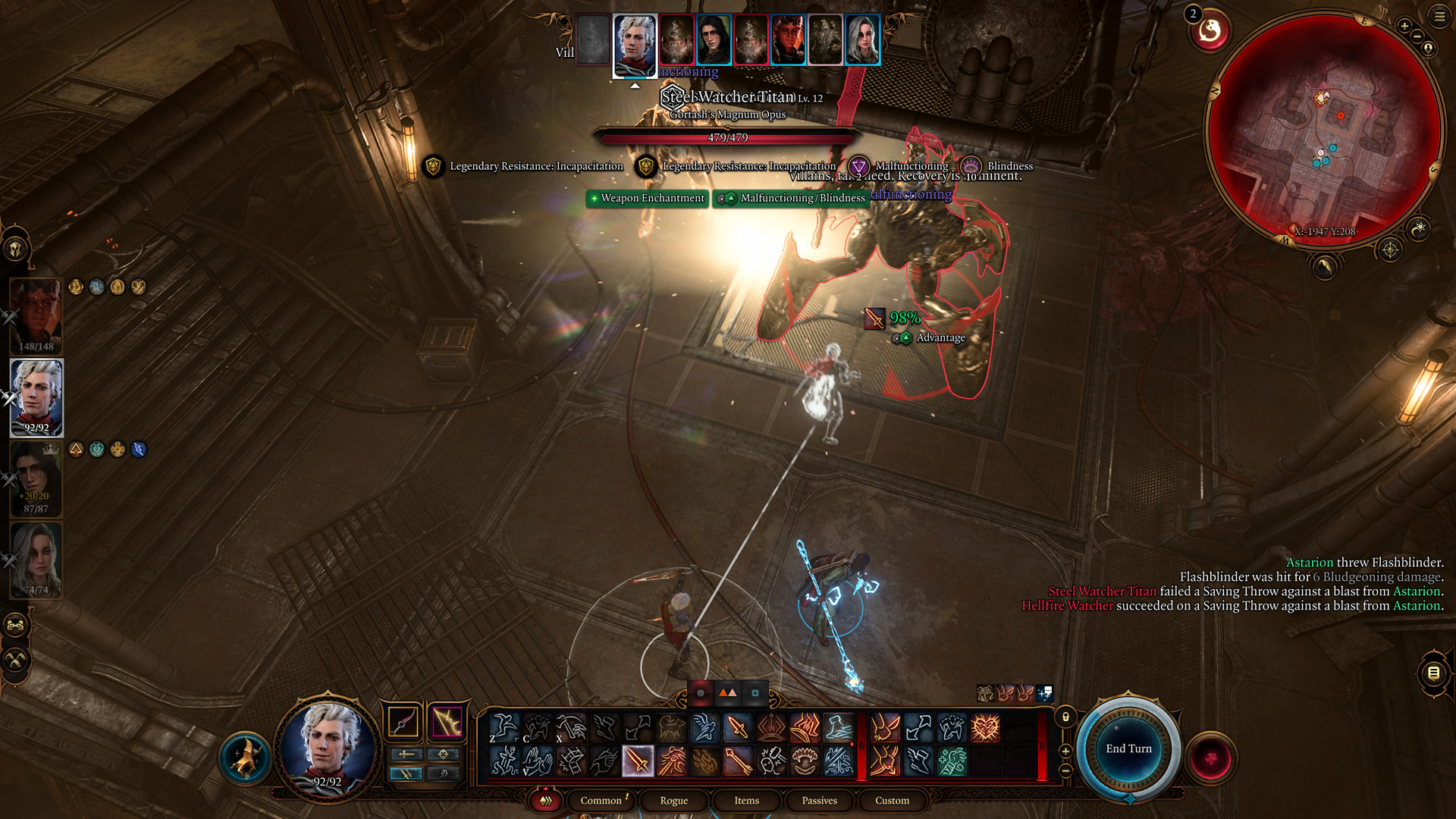This screenshot has width=1456, height=819.
Task: Click the dark-haired character in turn order
Action: coord(714,39)
